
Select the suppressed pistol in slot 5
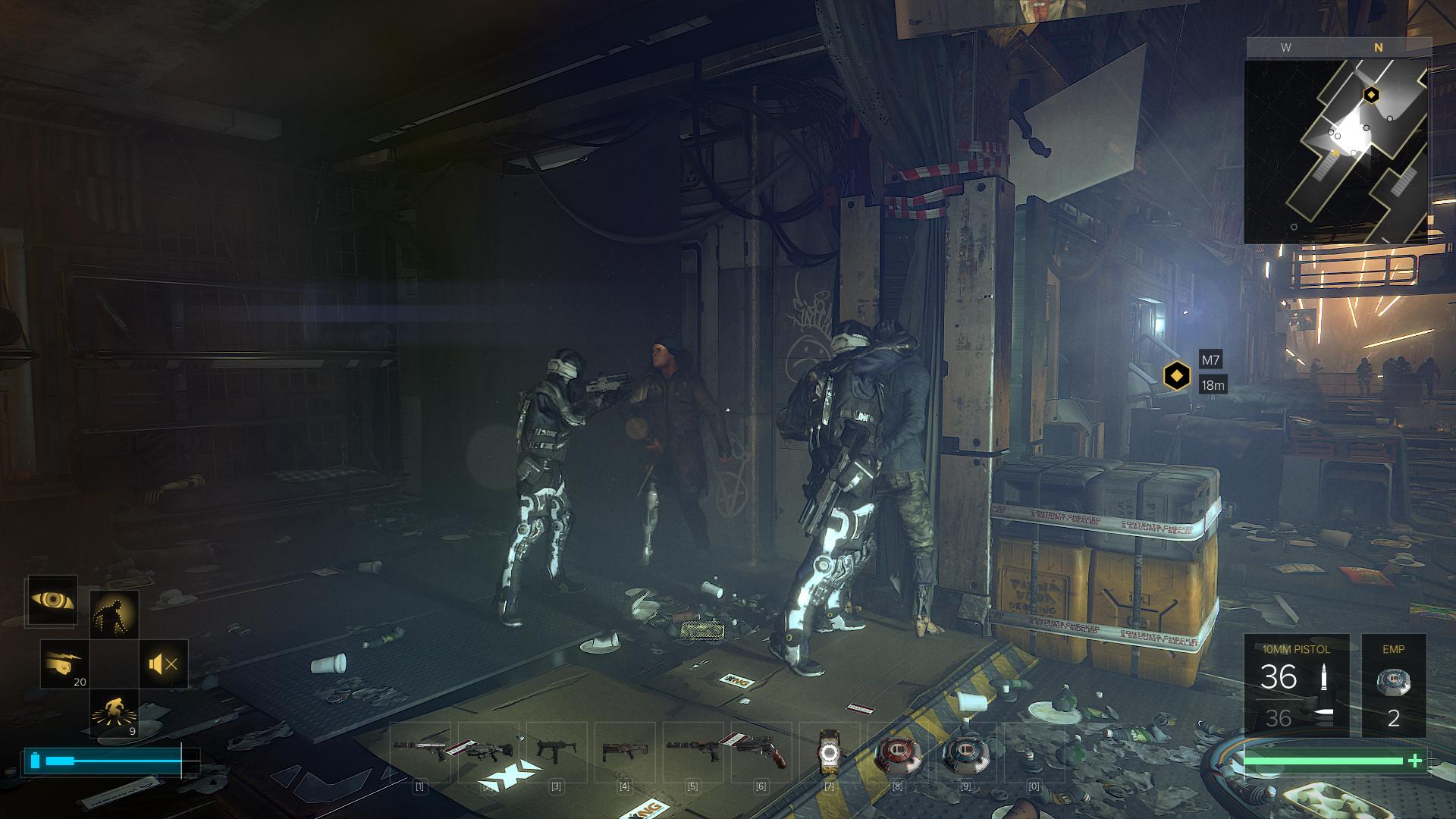[692, 752]
